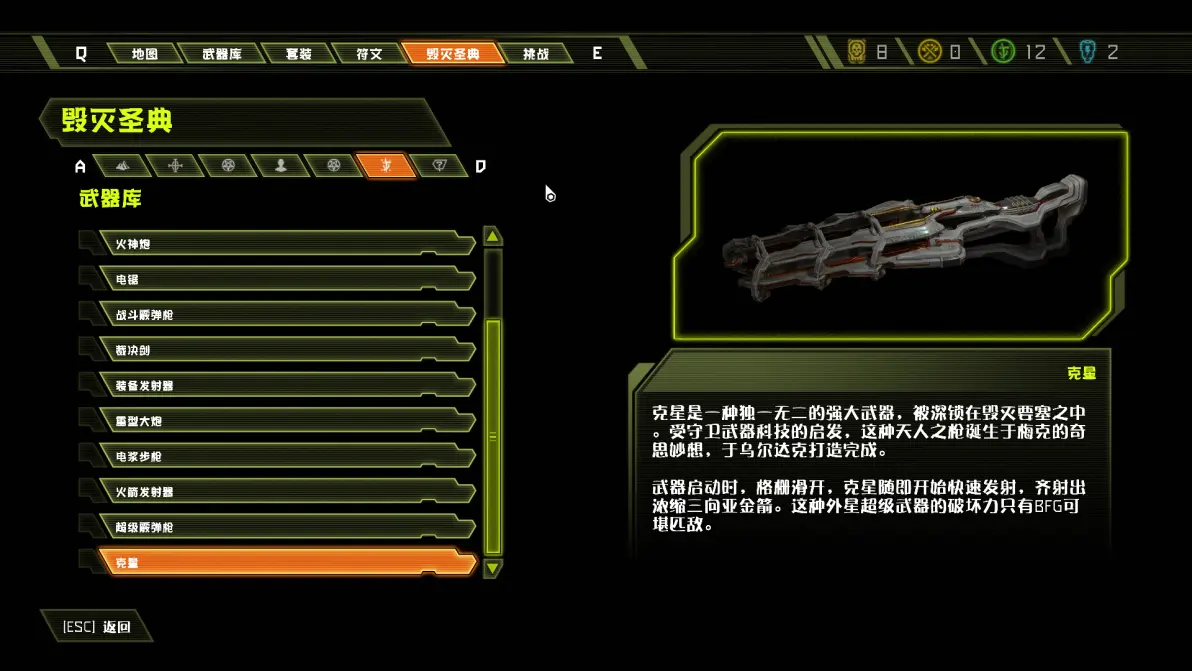Open the 重型大炮 entry
This screenshot has height=671, width=1192.
[x=285, y=421]
